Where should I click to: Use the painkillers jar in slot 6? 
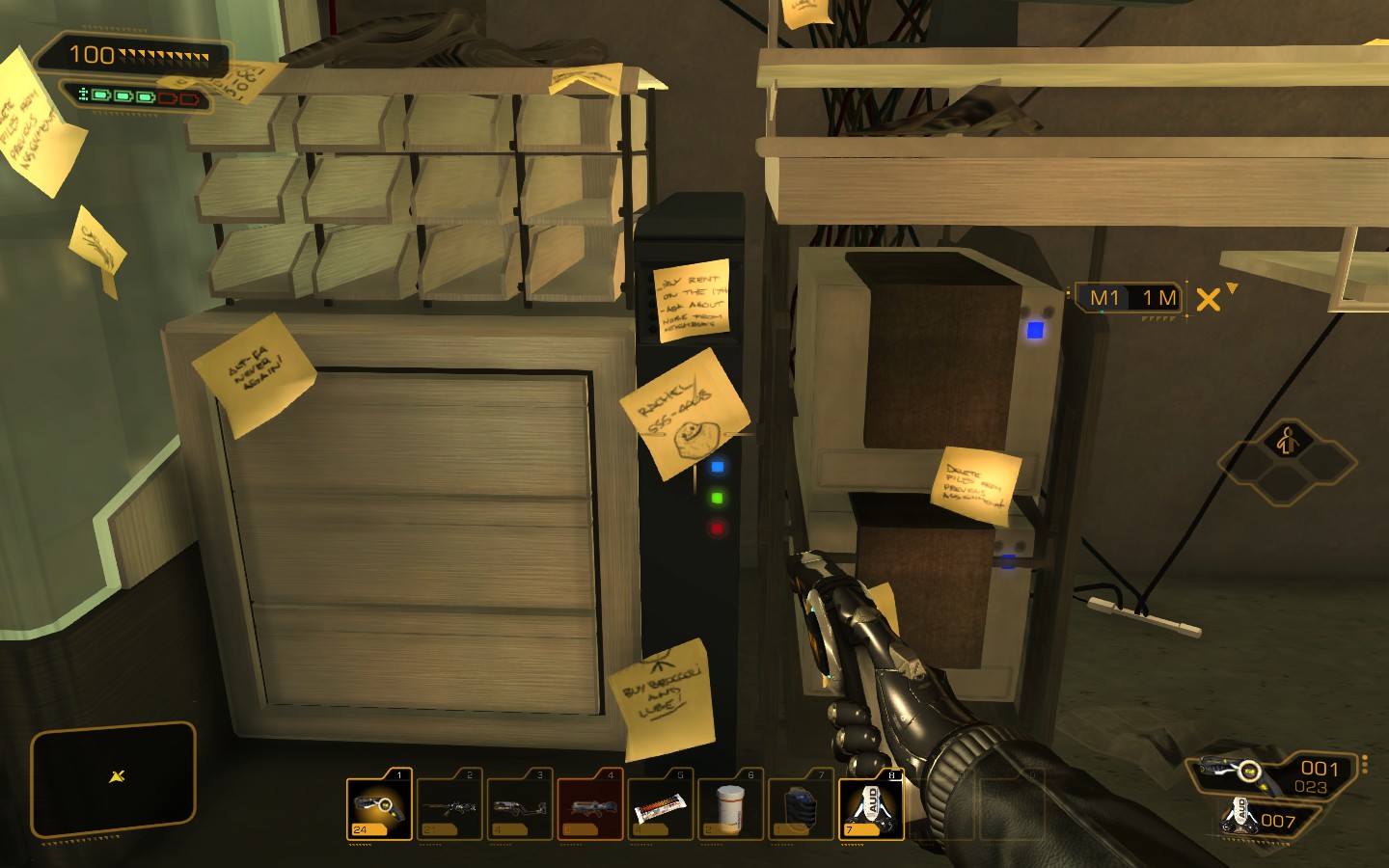coord(729,805)
